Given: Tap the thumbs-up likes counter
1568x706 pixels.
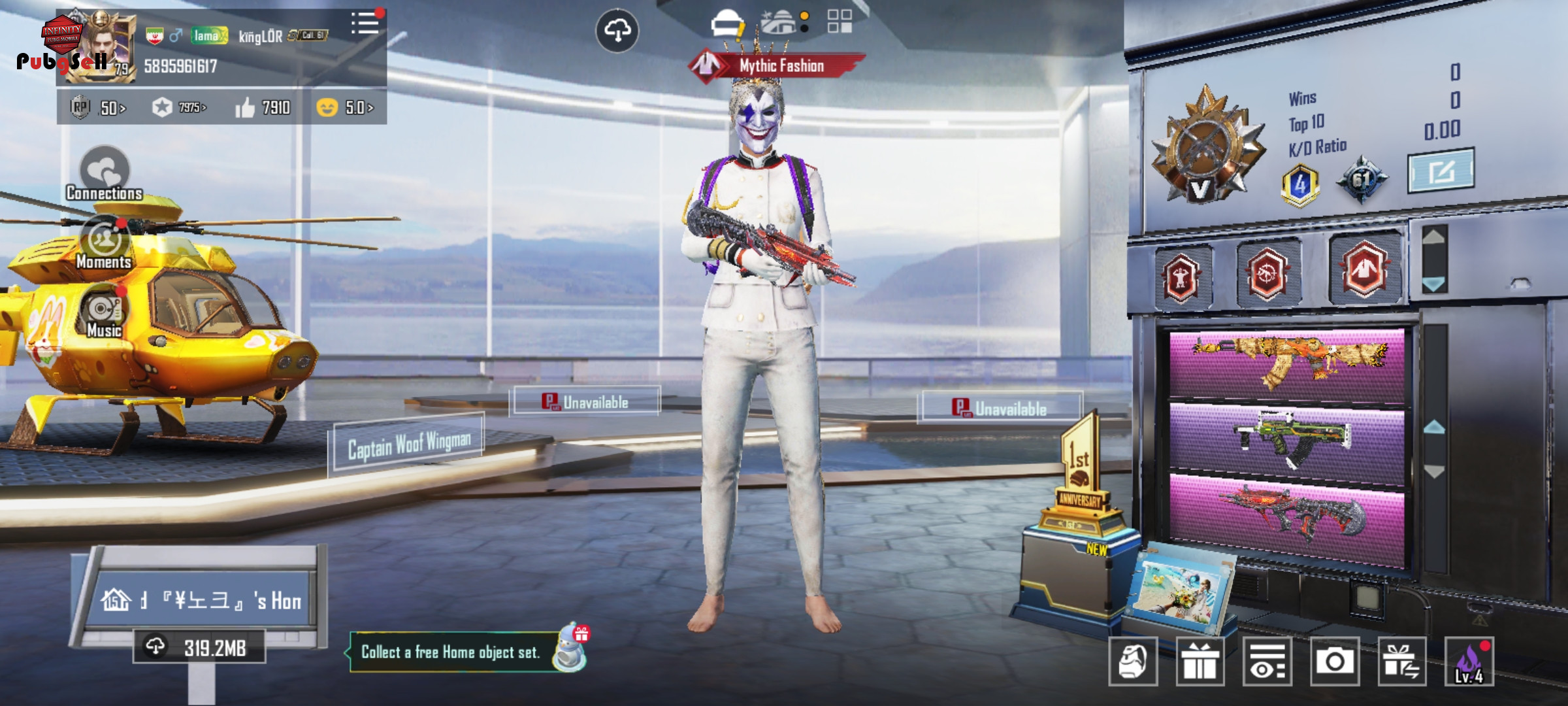Looking at the screenshot, I should pyautogui.click(x=263, y=107).
